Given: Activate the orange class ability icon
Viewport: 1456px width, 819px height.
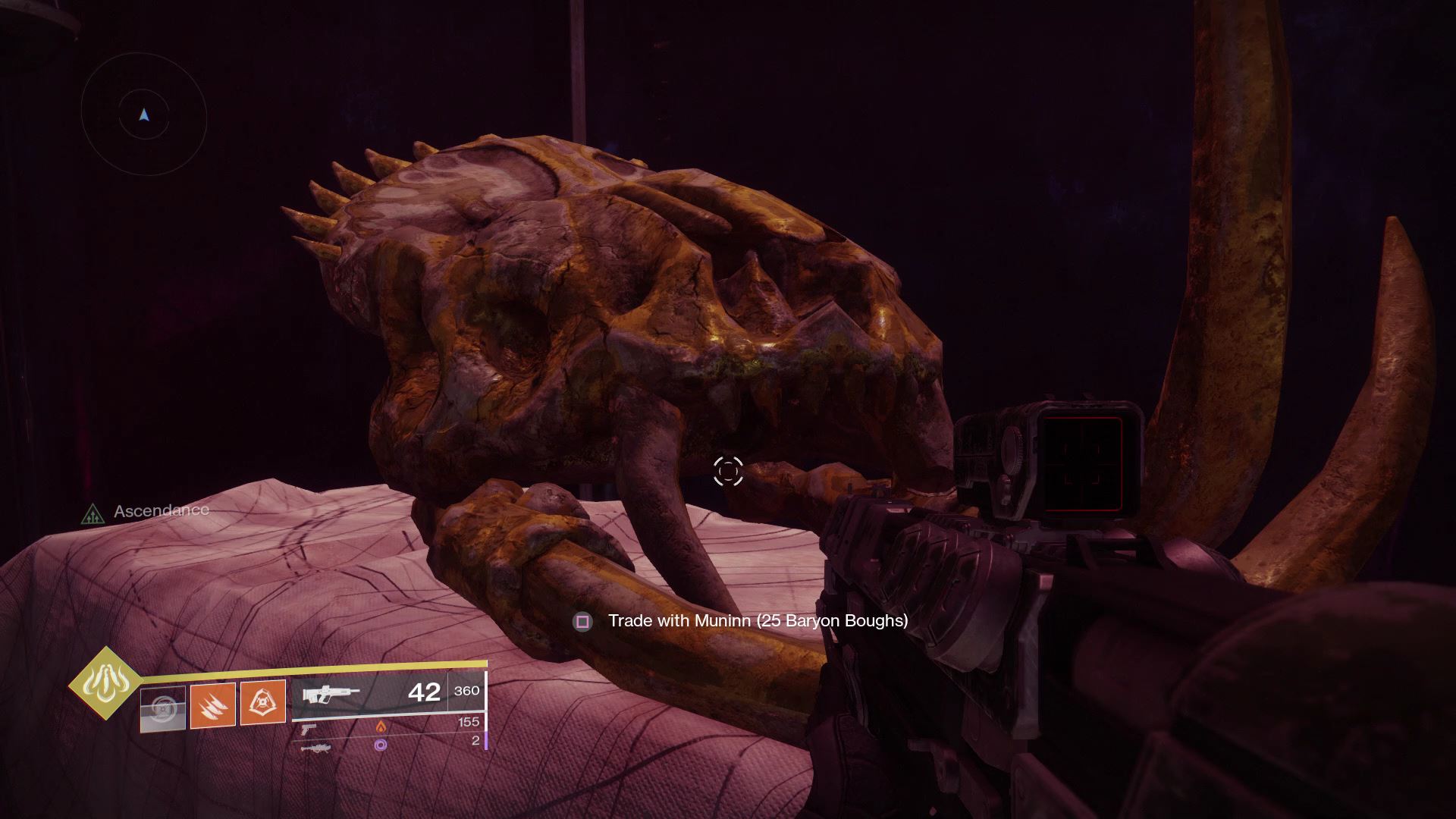Looking at the screenshot, I should click(262, 703).
